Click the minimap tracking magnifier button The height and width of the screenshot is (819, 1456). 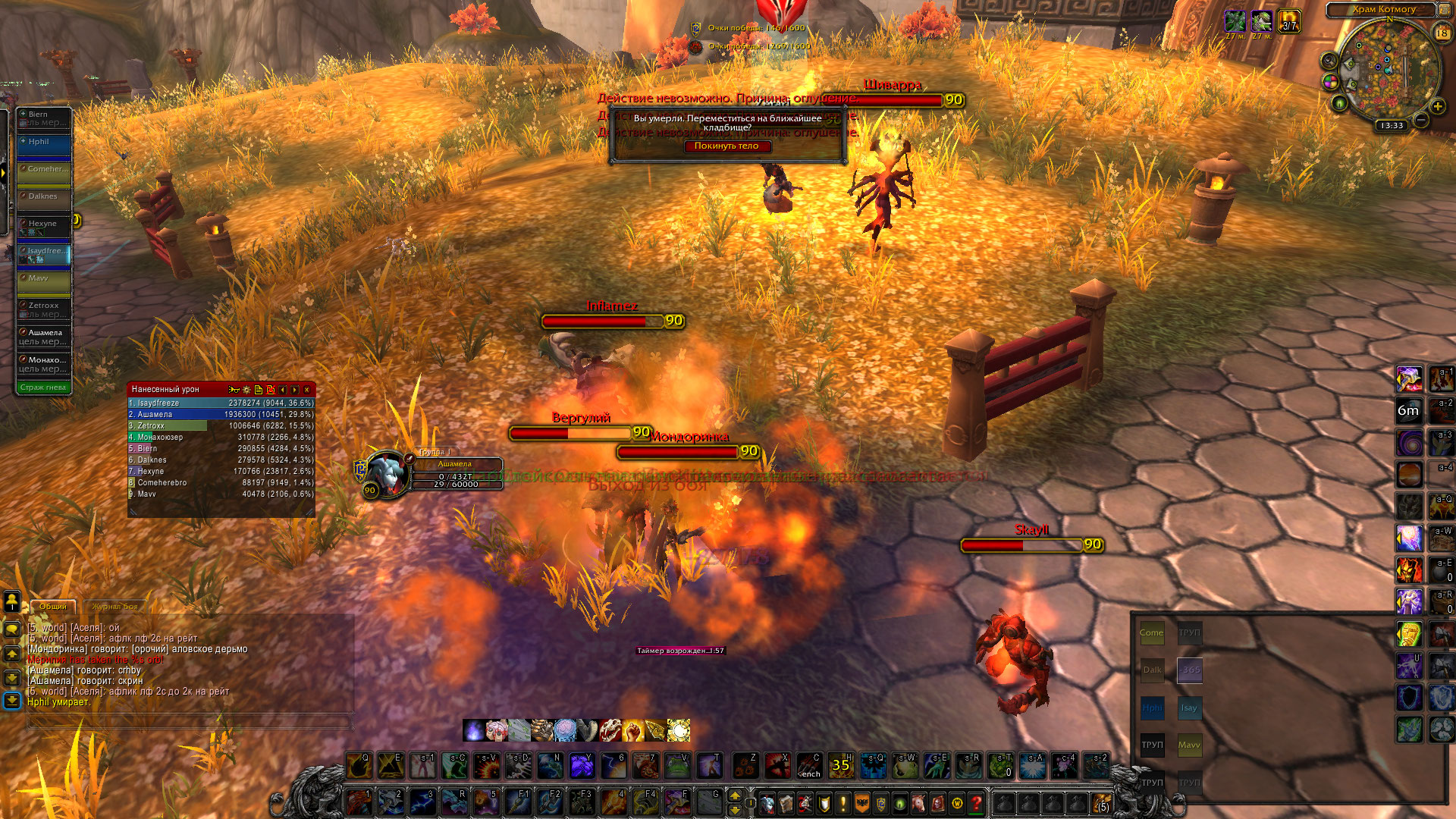(x=1329, y=61)
